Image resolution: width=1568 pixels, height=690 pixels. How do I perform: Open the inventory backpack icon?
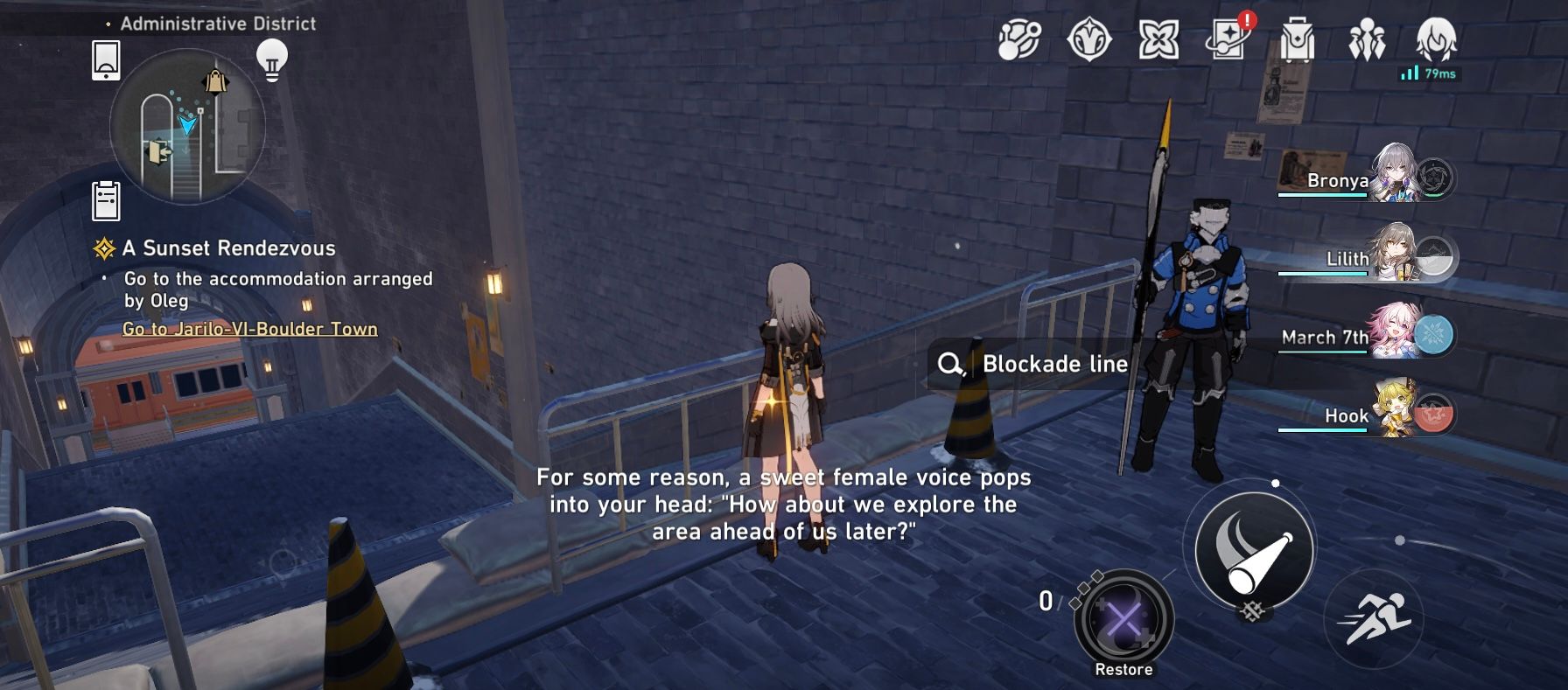point(1301,39)
